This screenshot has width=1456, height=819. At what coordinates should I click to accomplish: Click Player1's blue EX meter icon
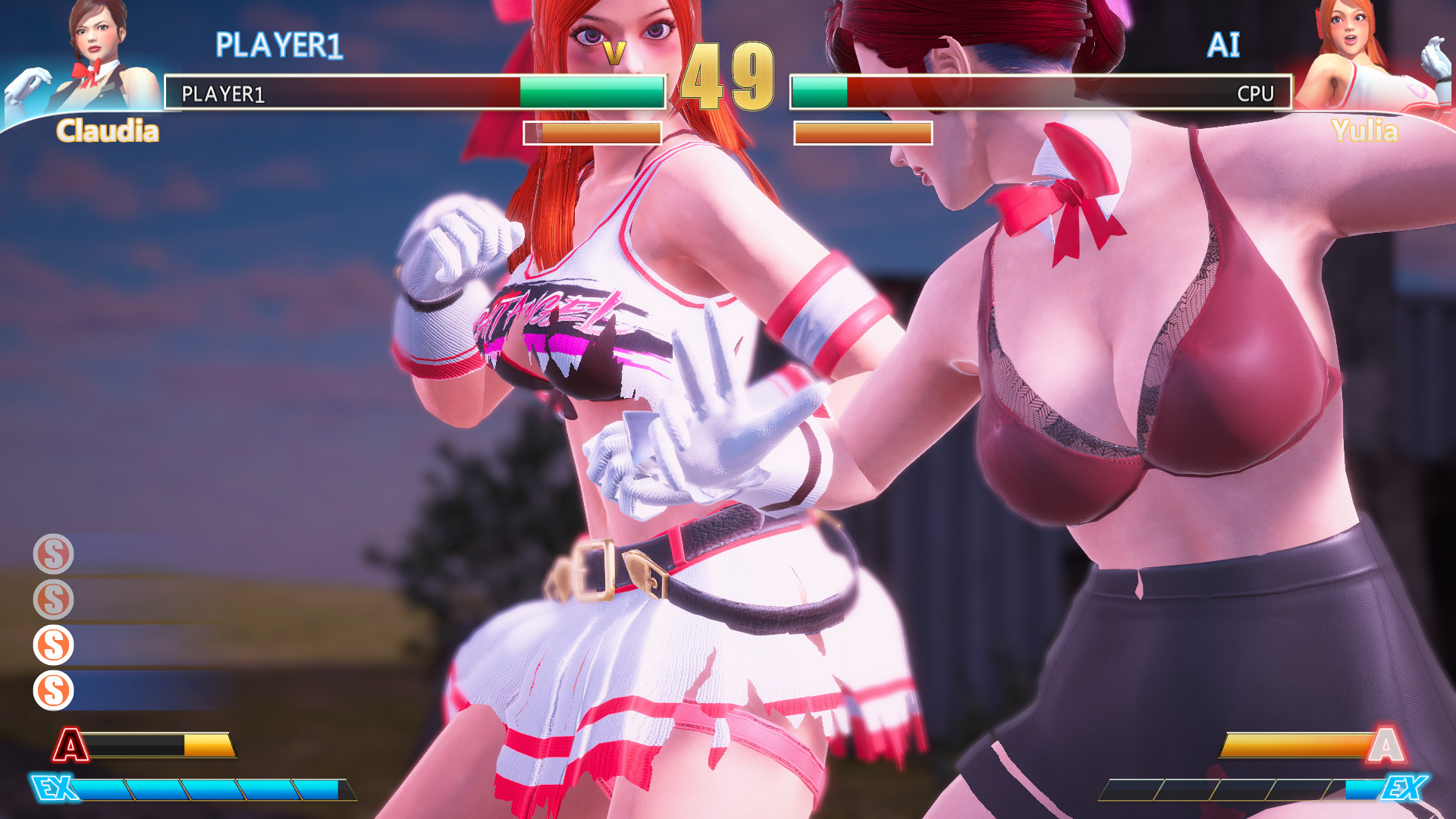tap(55, 789)
